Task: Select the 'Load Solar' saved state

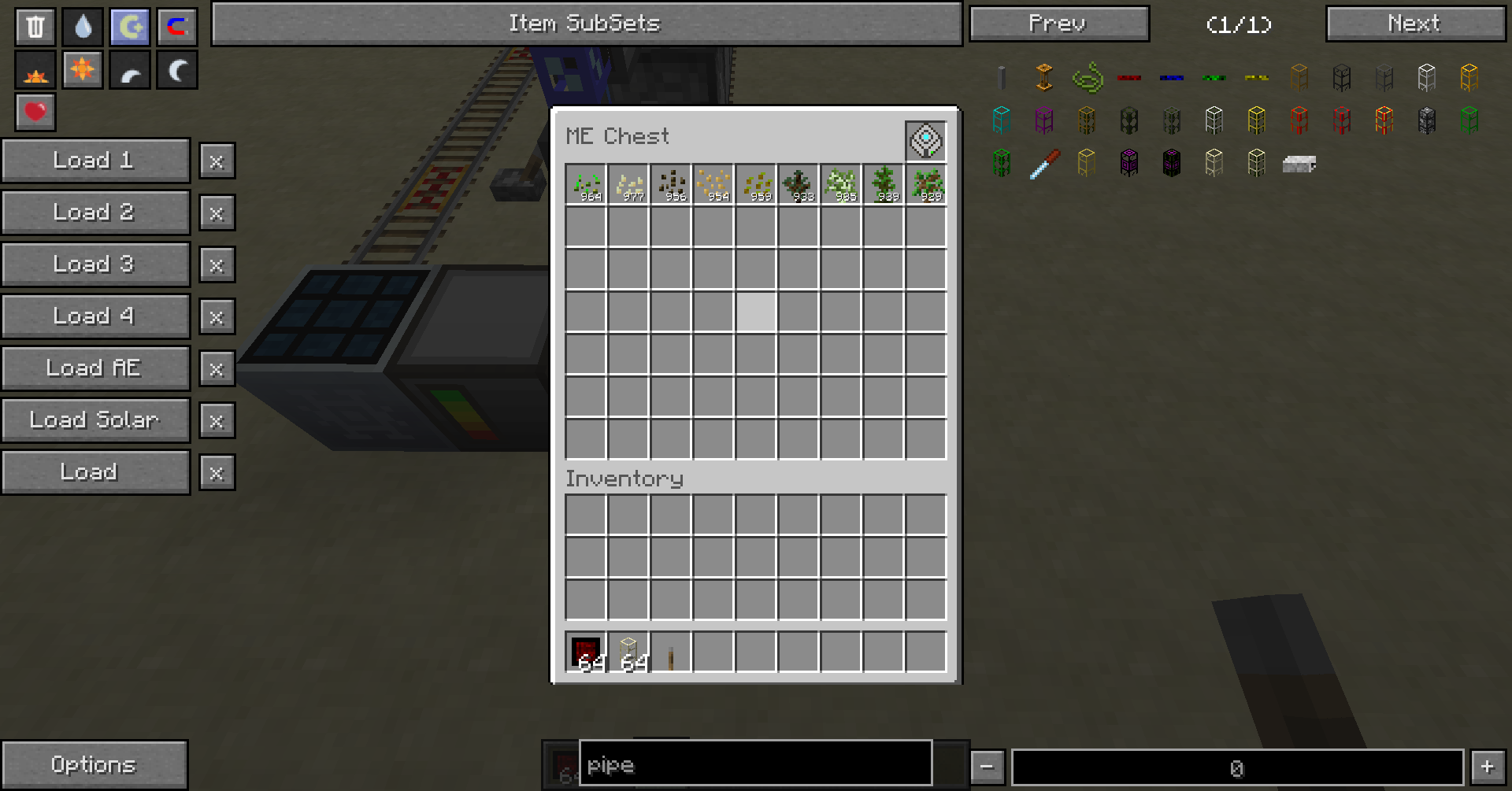Action: (95, 420)
